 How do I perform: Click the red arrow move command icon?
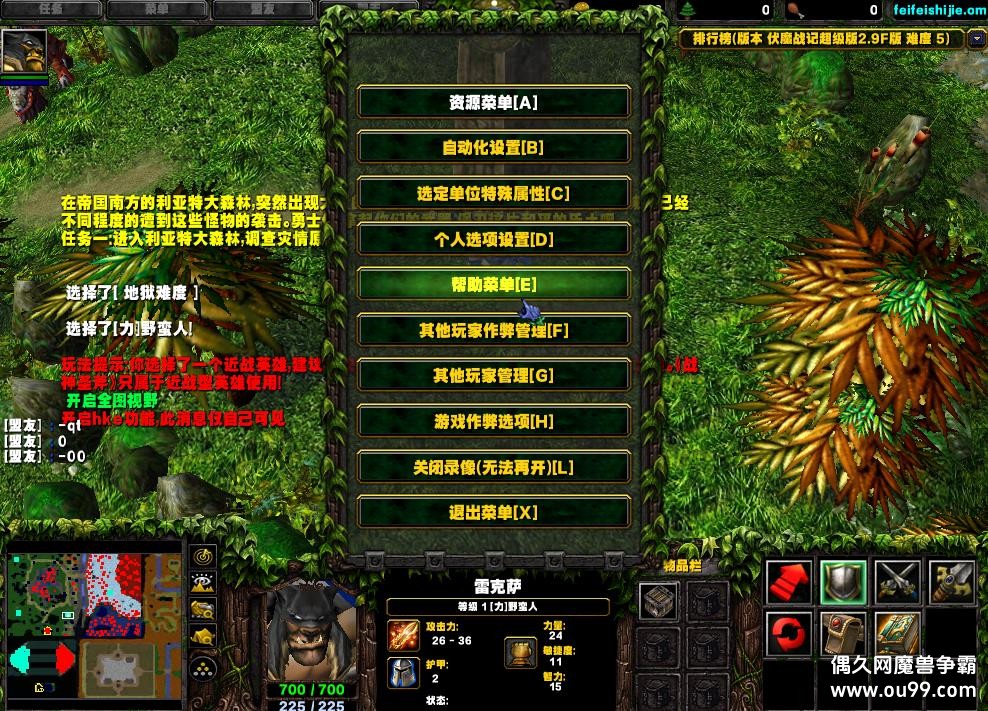coord(790,582)
